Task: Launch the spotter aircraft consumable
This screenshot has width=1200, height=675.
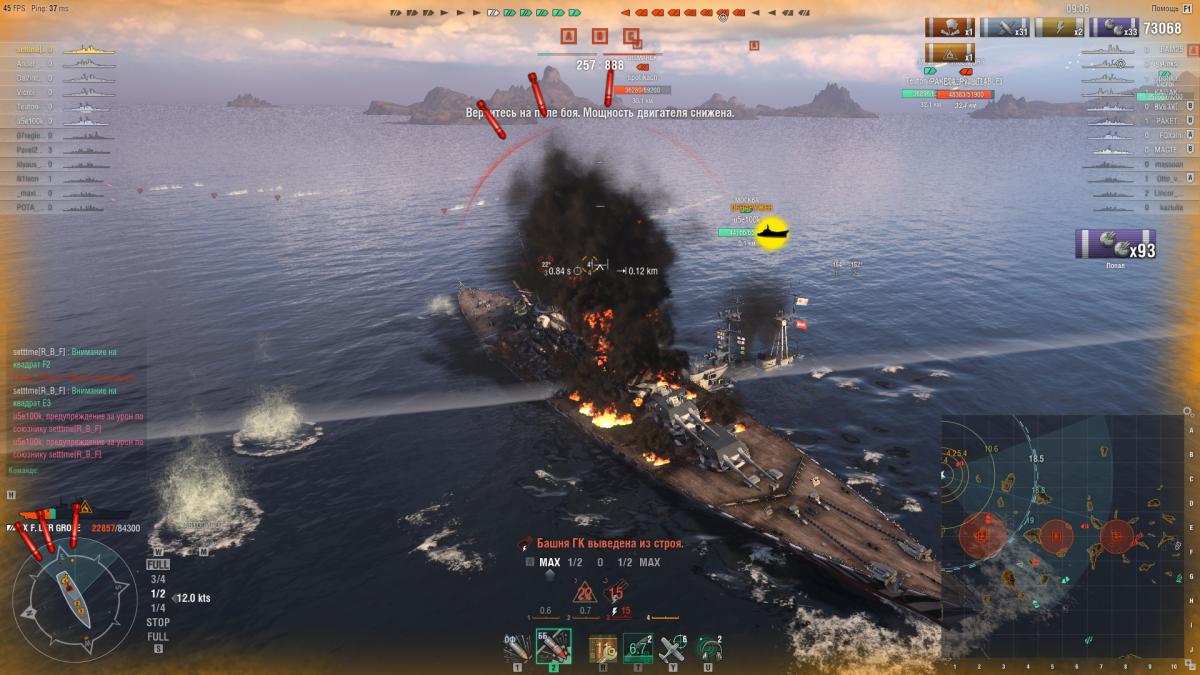Action: tap(673, 648)
